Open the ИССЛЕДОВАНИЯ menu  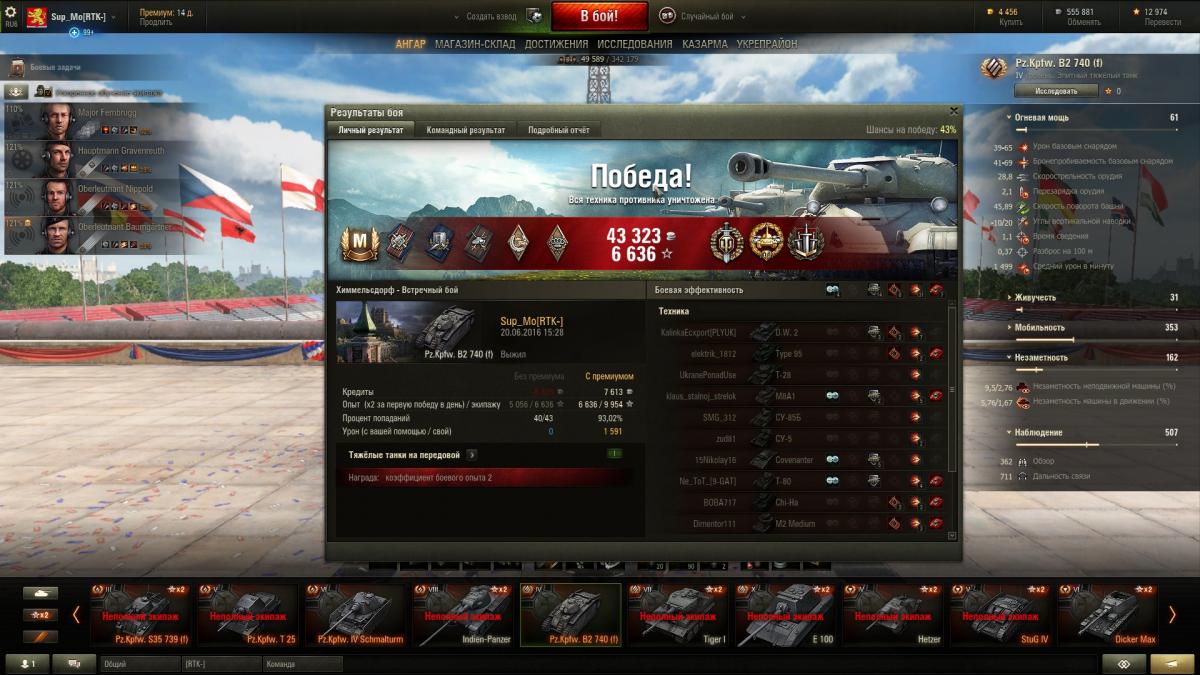634,44
